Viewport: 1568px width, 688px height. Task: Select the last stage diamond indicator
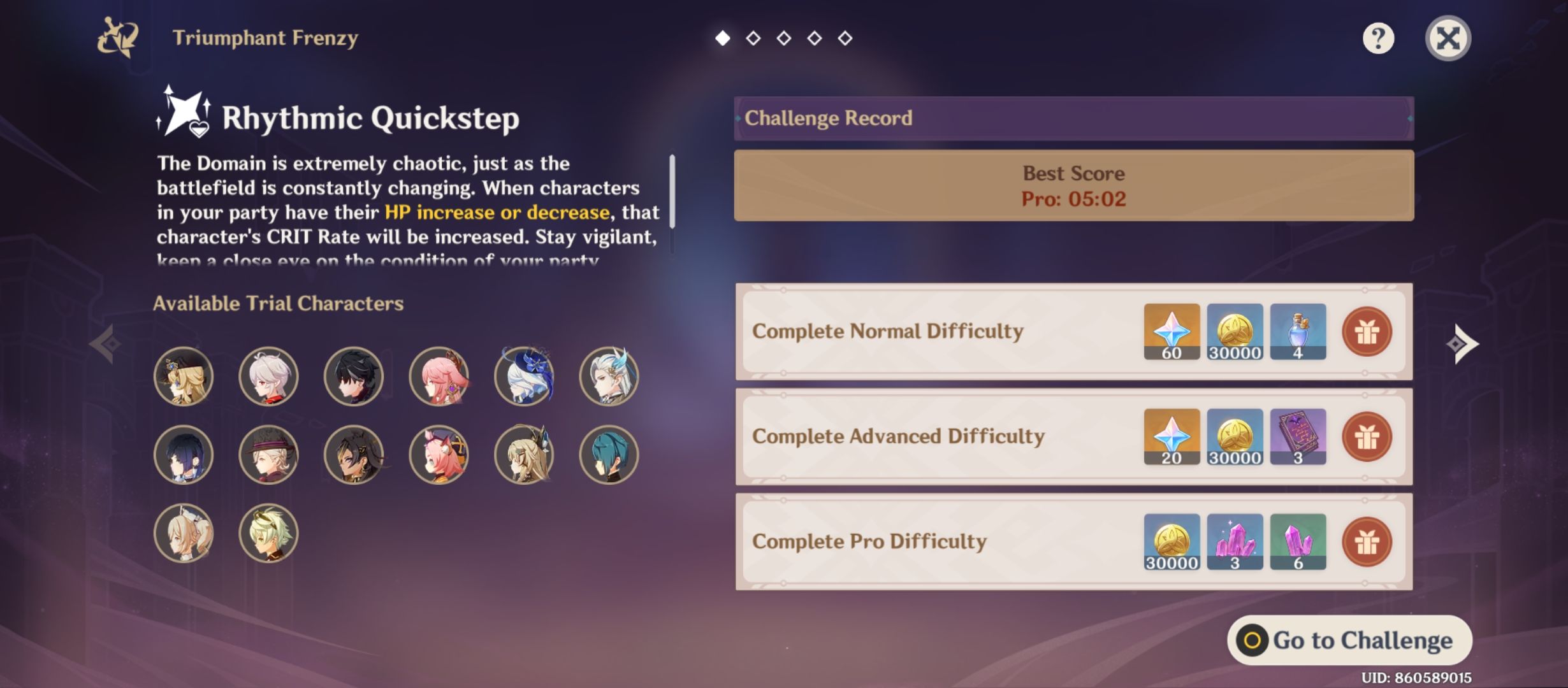[x=845, y=38]
